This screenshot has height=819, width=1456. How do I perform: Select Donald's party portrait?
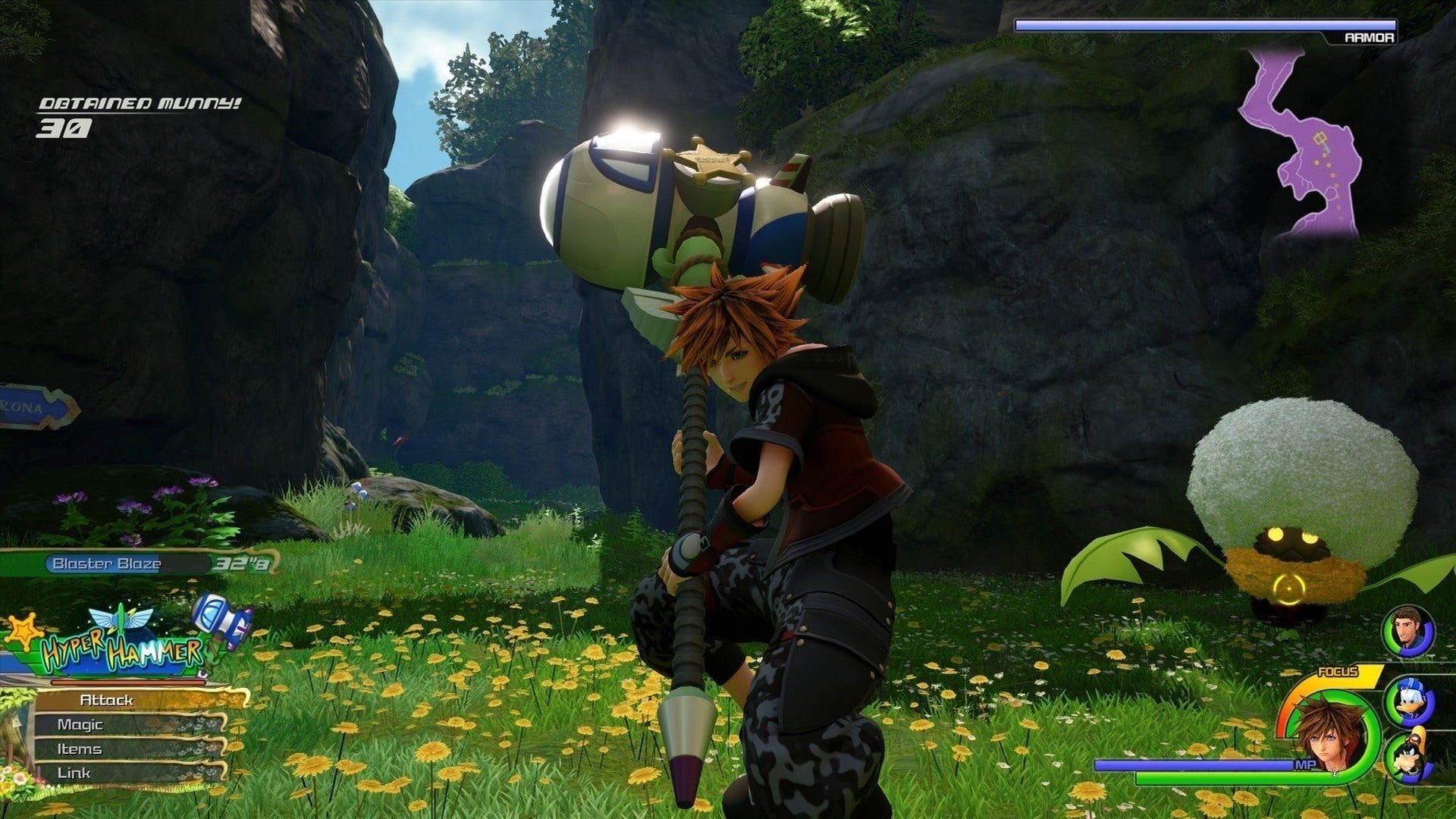[x=1410, y=701]
